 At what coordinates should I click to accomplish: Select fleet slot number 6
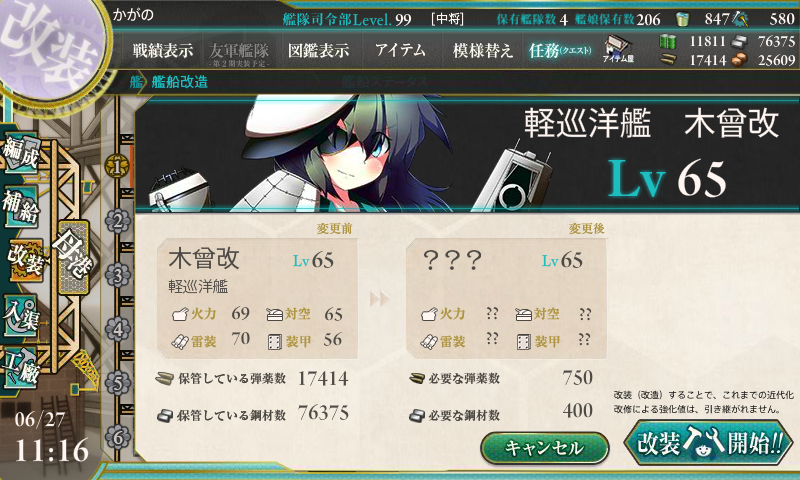point(118,436)
